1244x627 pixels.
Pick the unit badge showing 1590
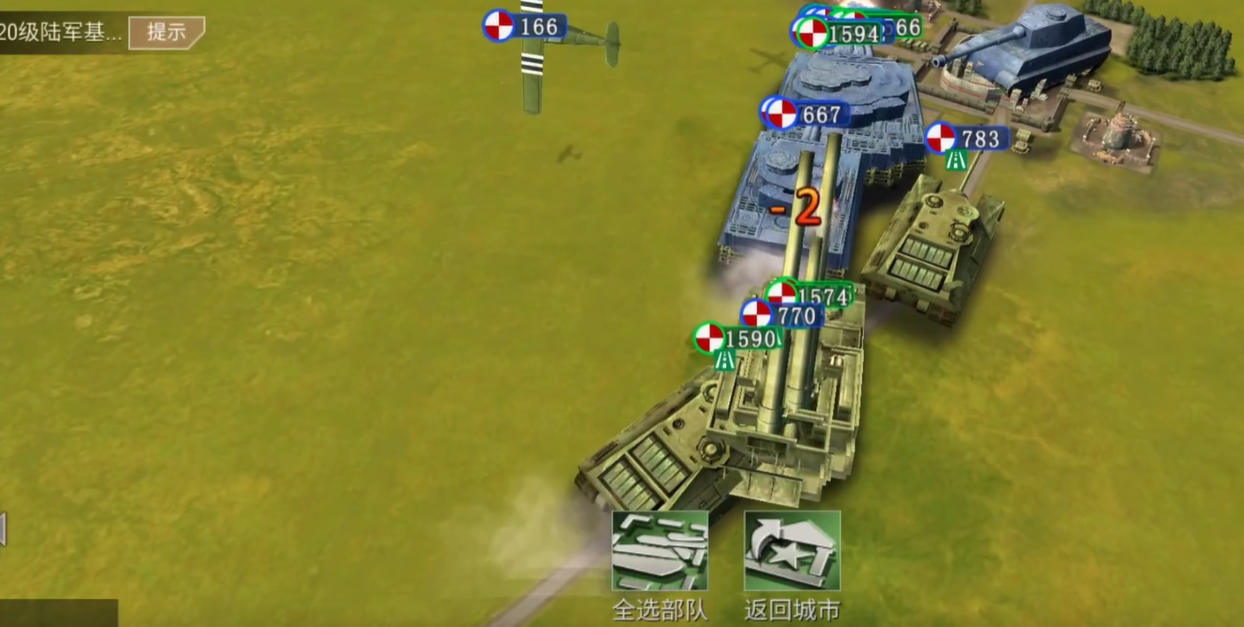coord(738,338)
